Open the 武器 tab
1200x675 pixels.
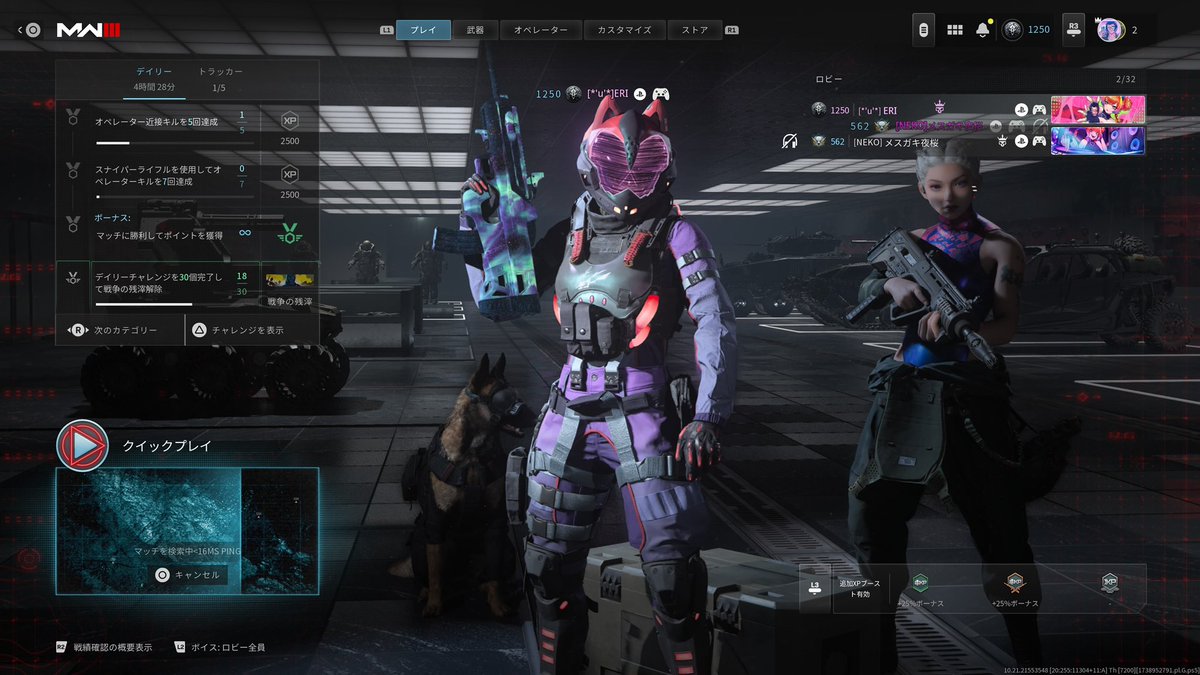pyautogui.click(x=475, y=30)
